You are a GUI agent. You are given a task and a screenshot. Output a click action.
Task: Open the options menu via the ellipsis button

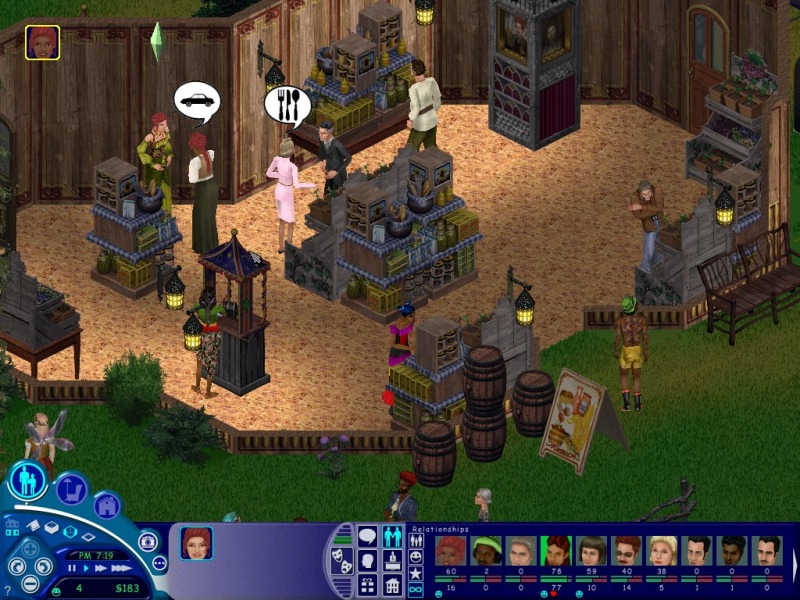[x=159, y=564]
